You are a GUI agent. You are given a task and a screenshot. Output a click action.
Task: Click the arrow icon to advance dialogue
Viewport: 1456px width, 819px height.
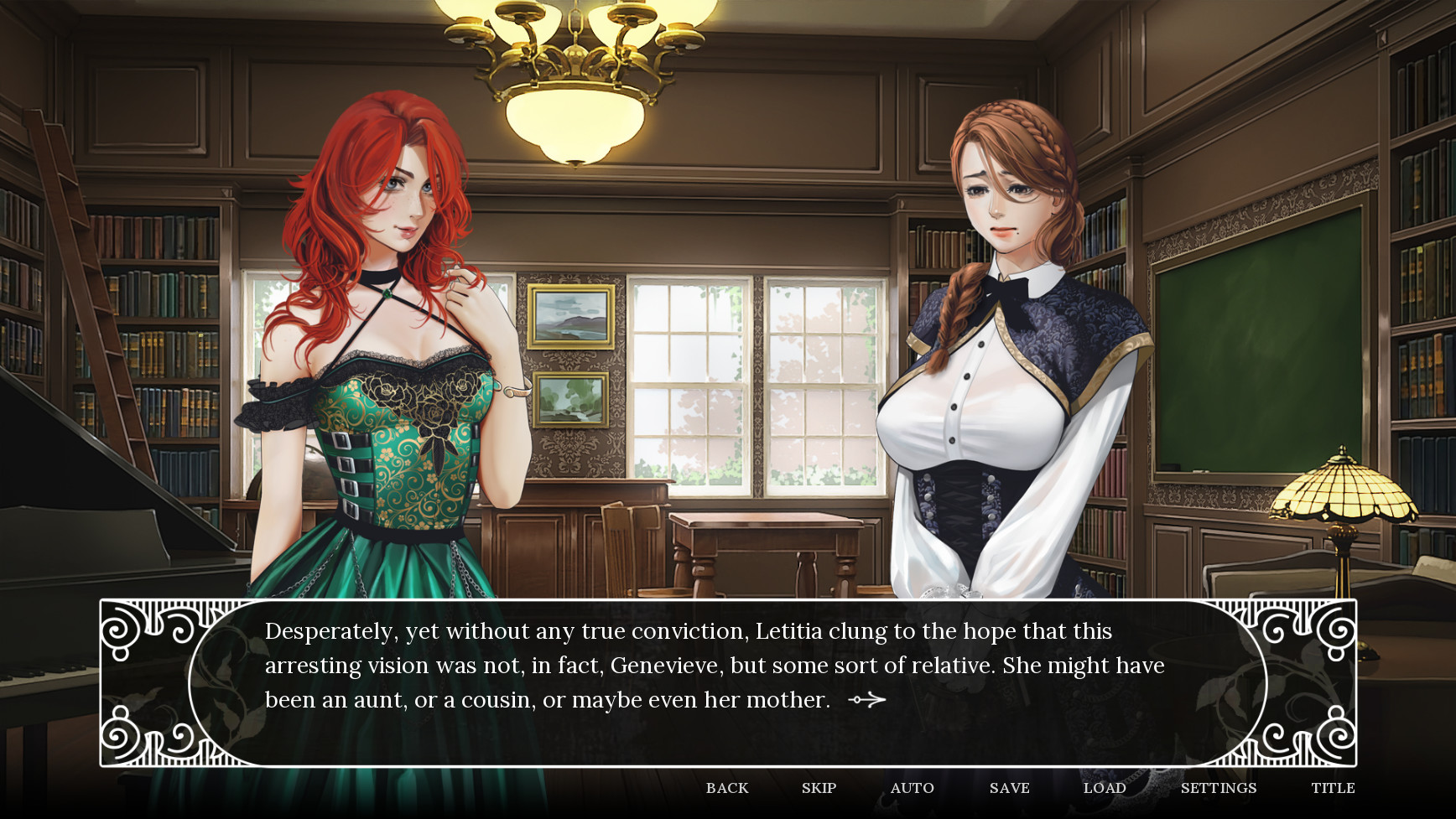(x=872, y=698)
